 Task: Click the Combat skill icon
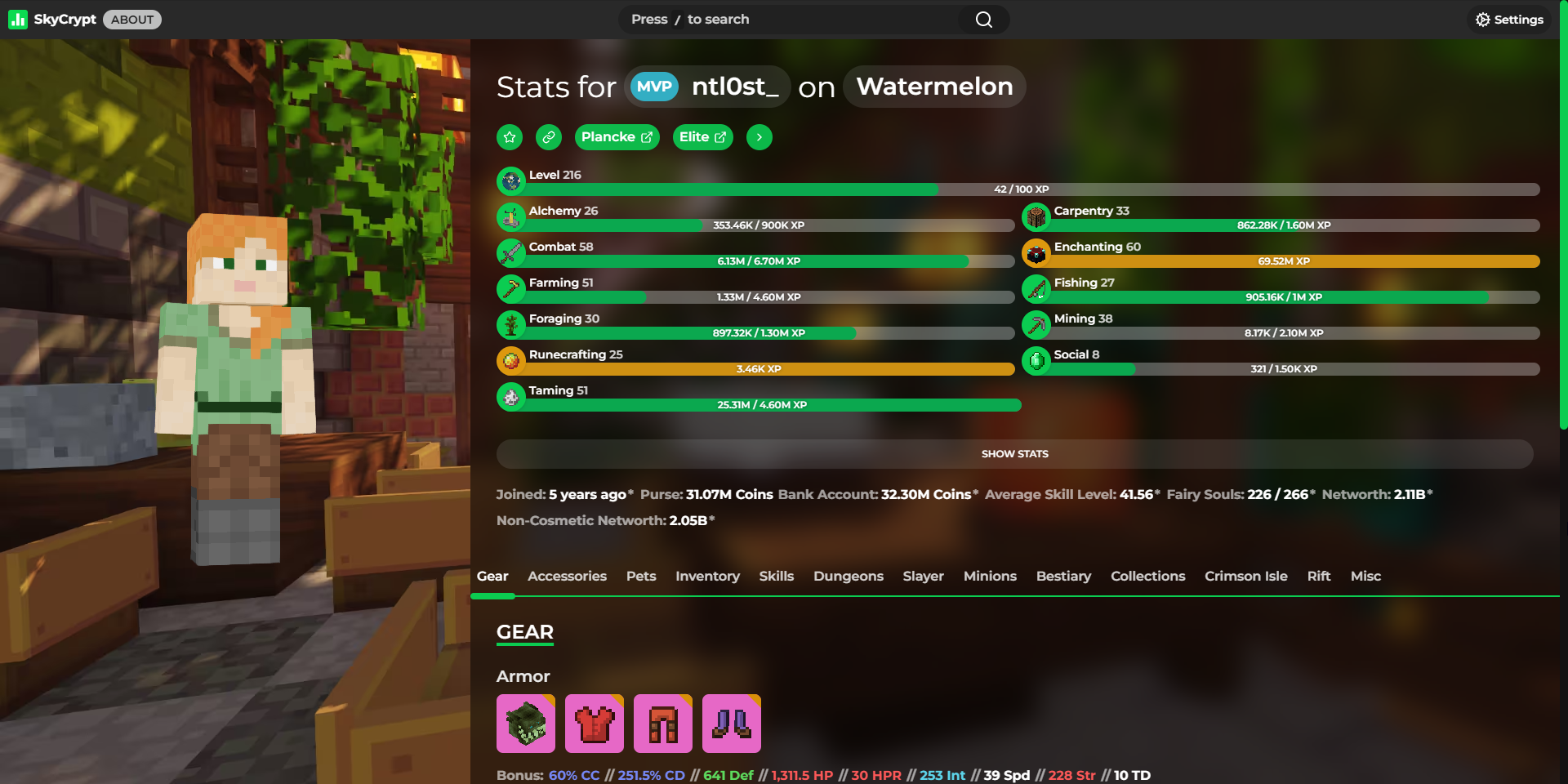pyautogui.click(x=510, y=252)
